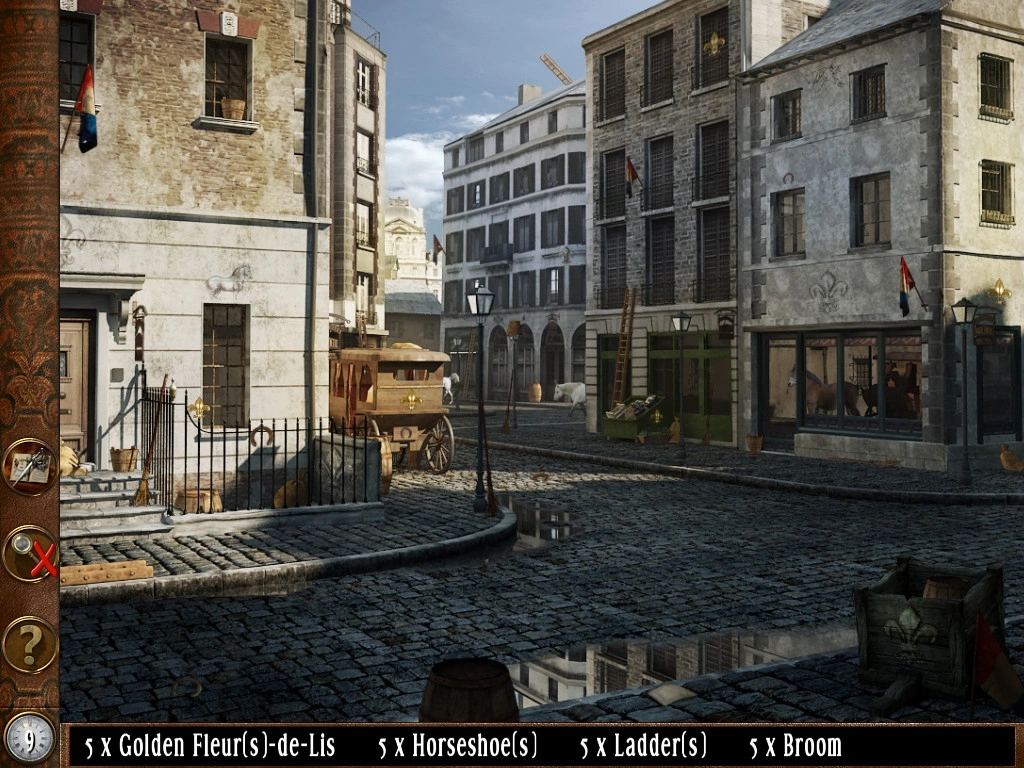
Task: Select the Horseshoe(s) objective entry
Action: pos(458,746)
